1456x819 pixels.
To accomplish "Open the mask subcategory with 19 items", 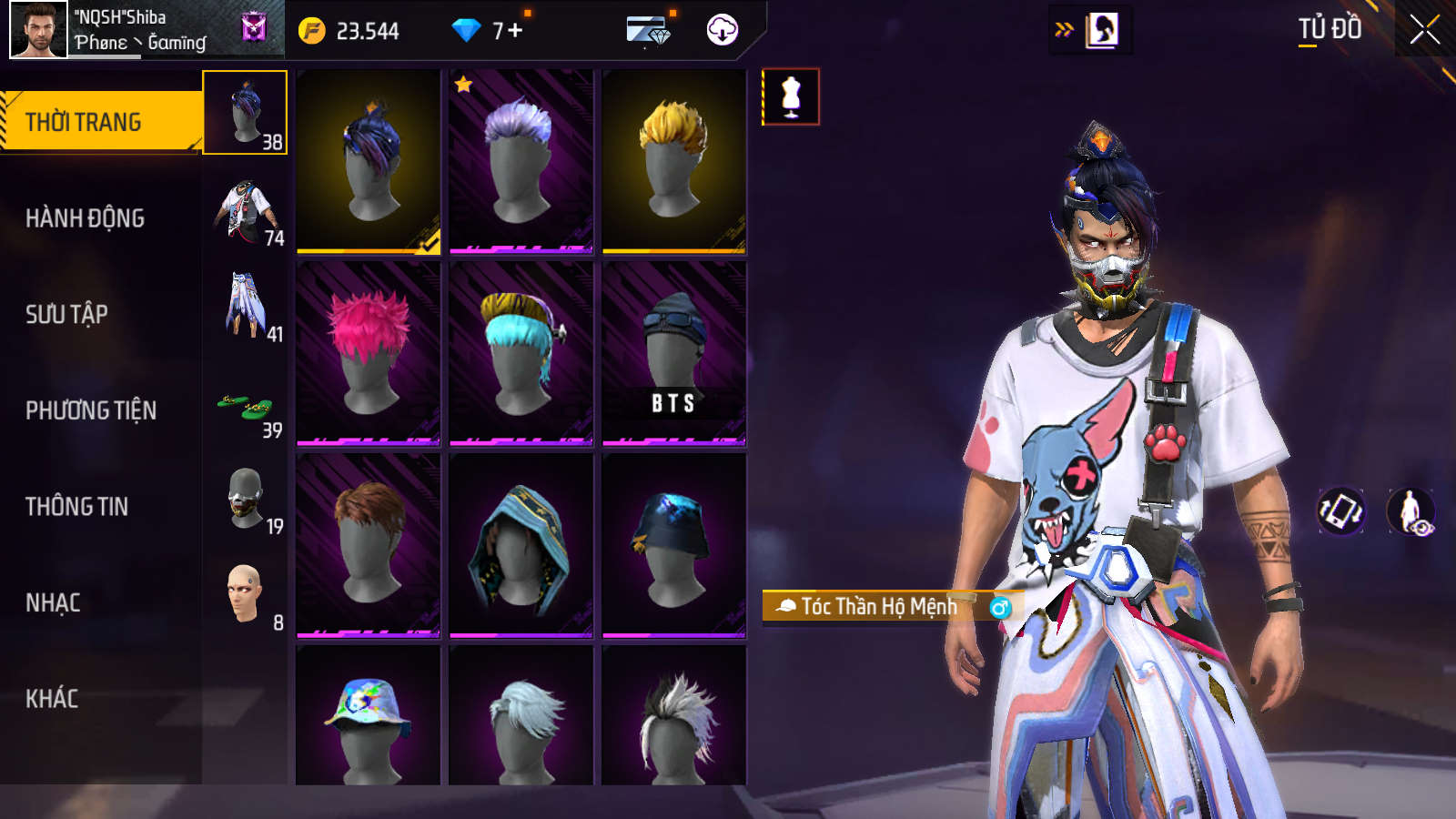I will point(246,500).
